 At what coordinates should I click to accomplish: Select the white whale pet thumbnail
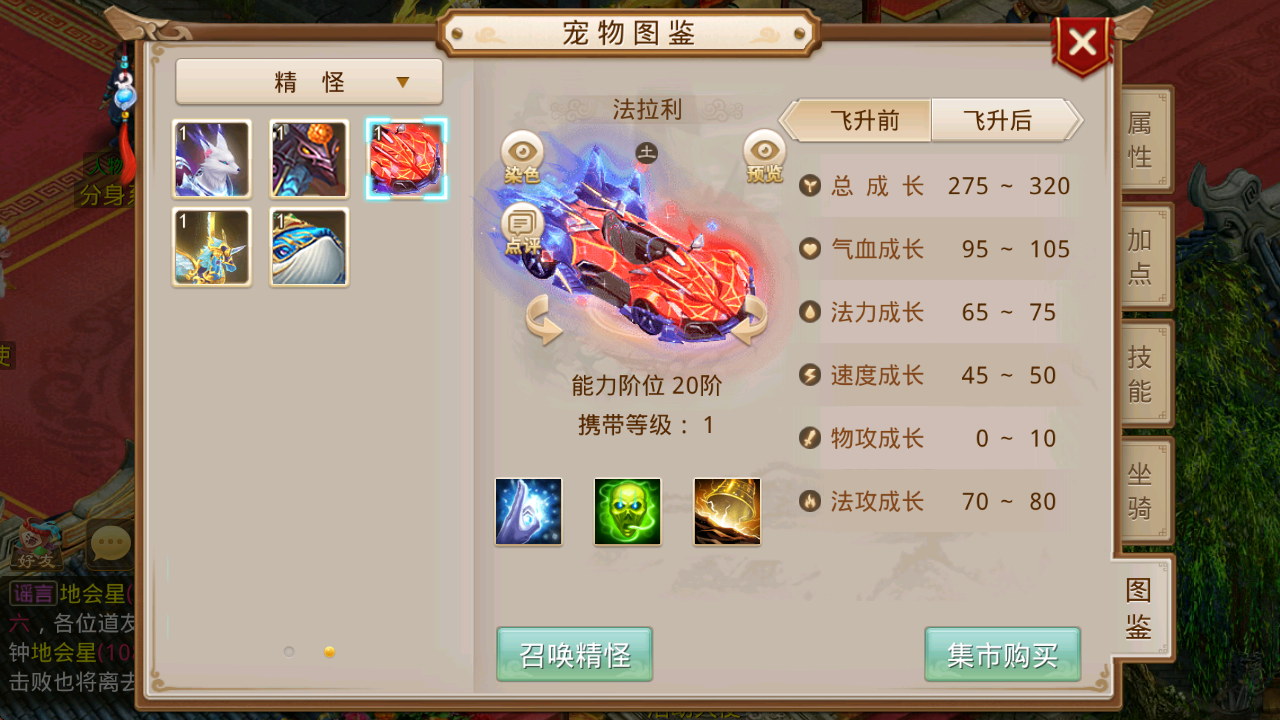(x=308, y=247)
